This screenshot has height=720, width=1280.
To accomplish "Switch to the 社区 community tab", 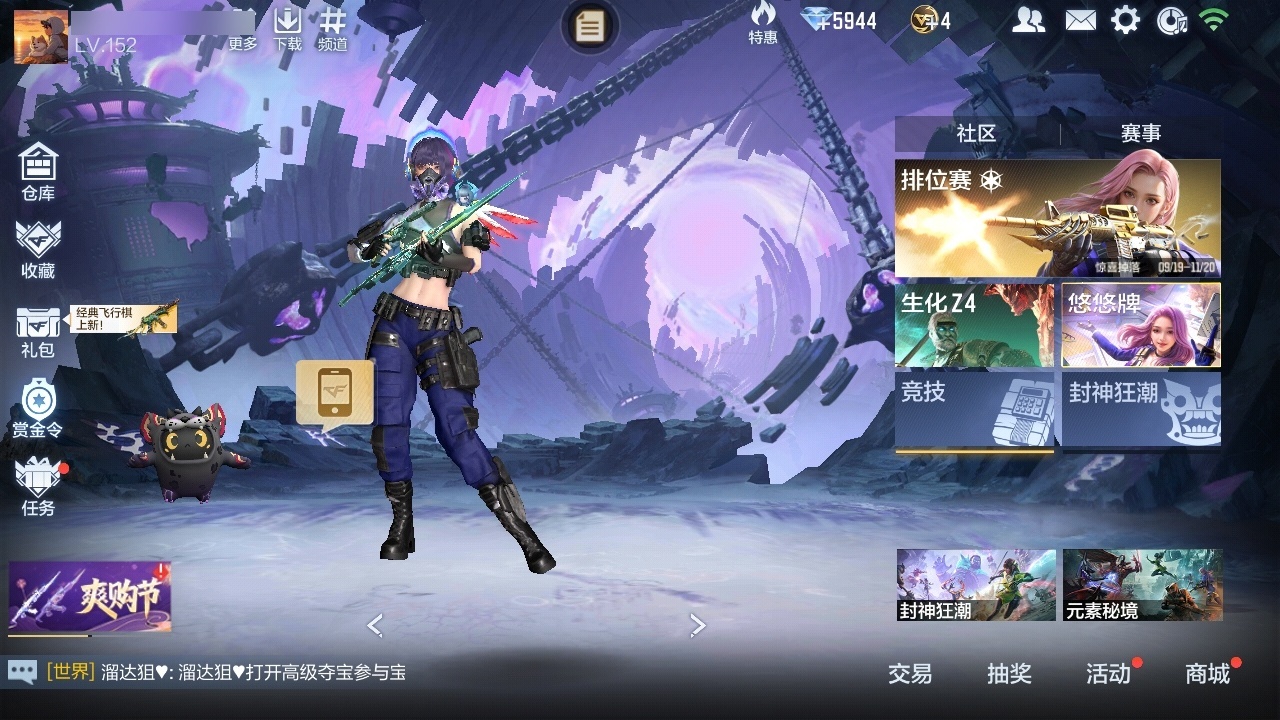I will point(976,133).
